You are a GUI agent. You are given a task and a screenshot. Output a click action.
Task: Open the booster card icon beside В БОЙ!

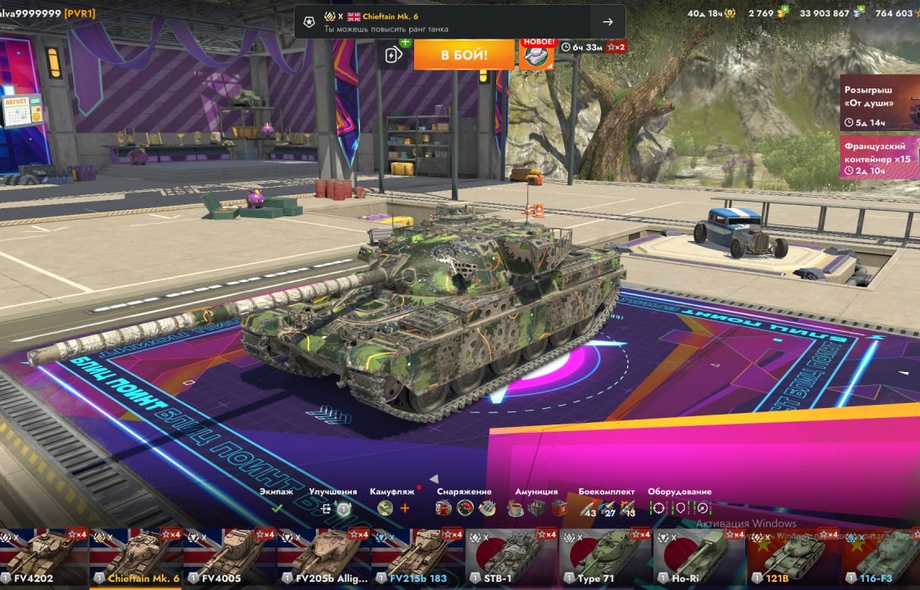click(395, 55)
